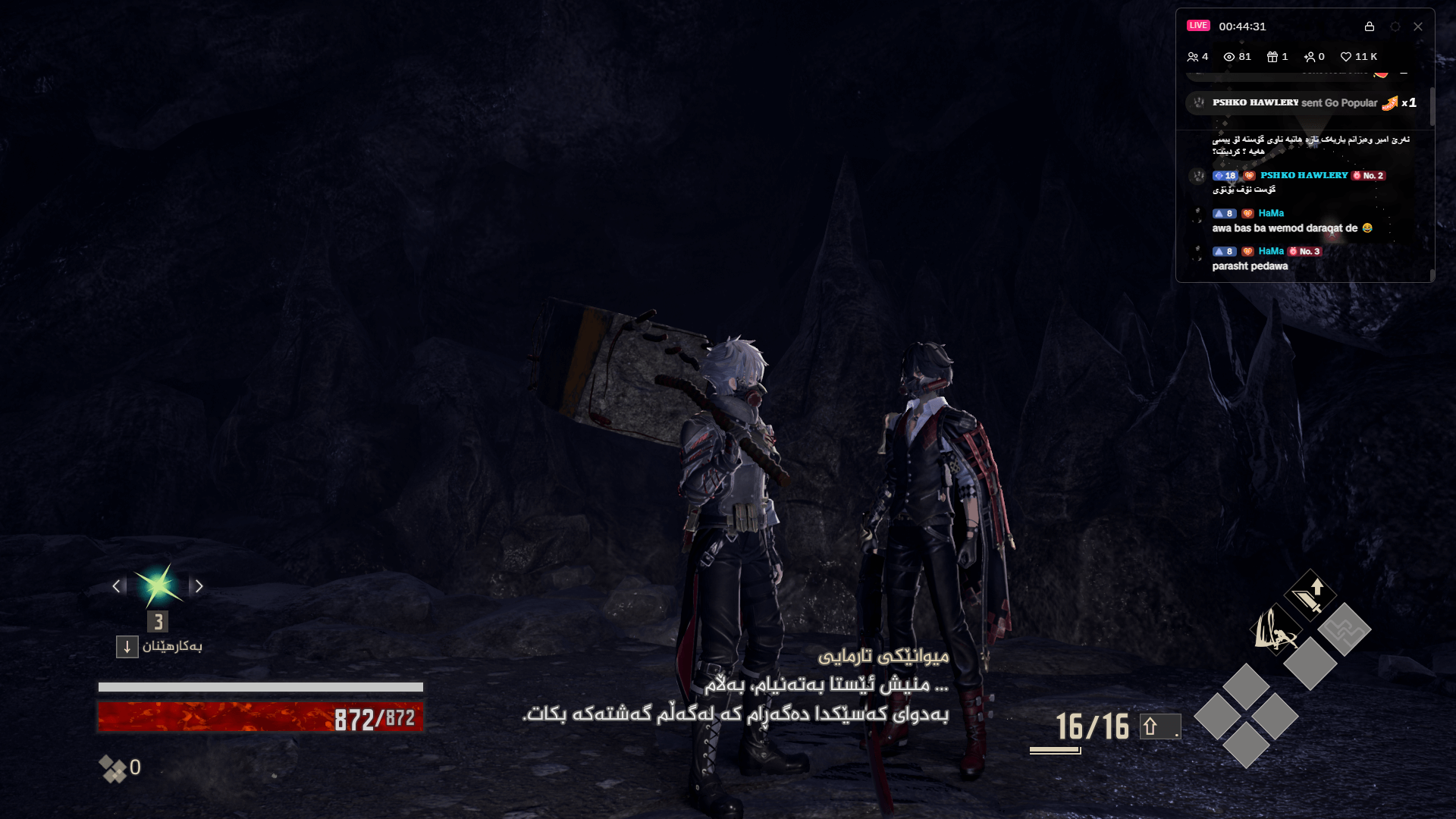1456x819 pixels.
Task: Click the glowing star consumable item icon
Action: pyautogui.click(x=157, y=585)
